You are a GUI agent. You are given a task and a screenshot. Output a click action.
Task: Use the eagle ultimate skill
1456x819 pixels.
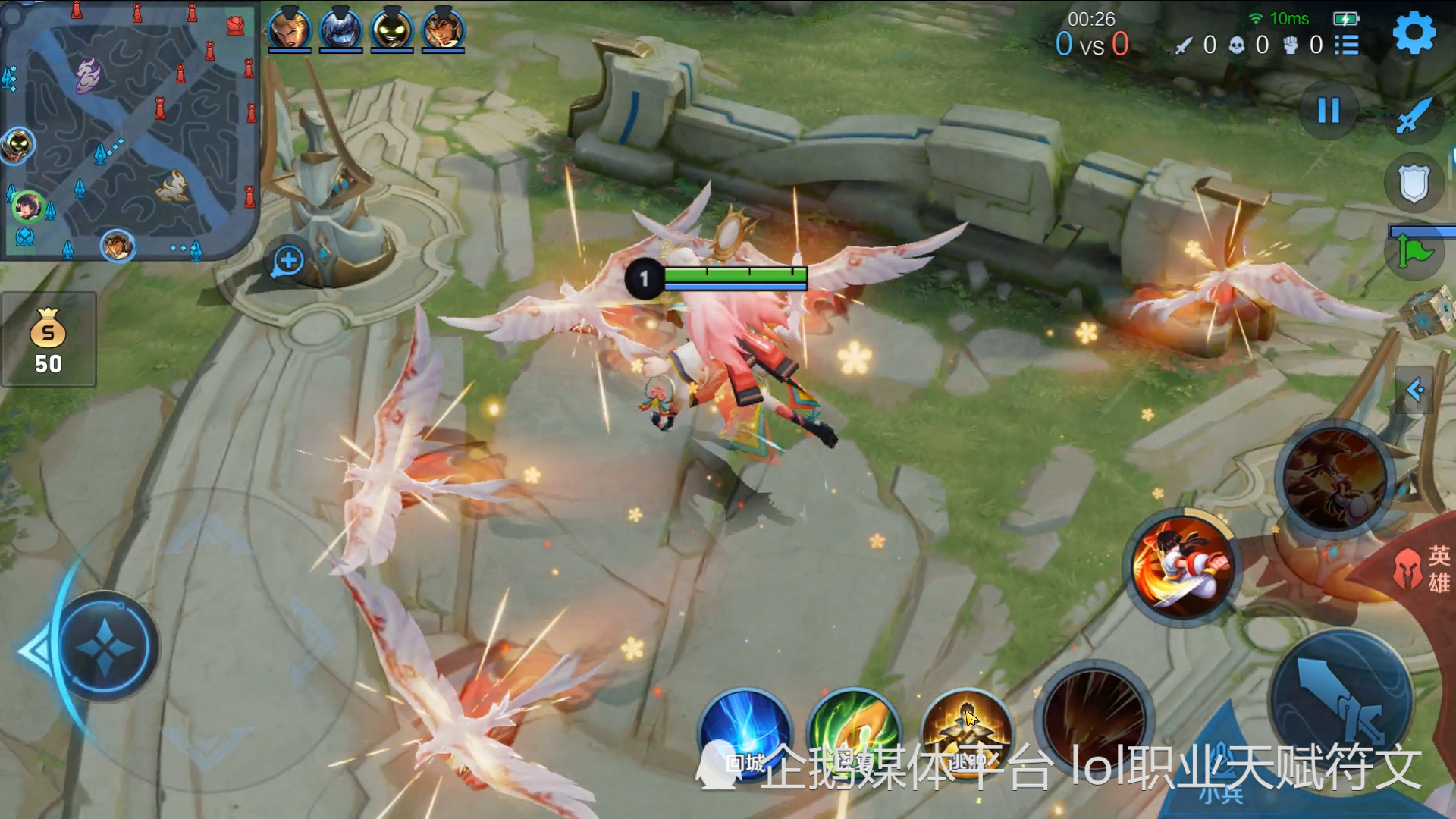[1335, 478]
